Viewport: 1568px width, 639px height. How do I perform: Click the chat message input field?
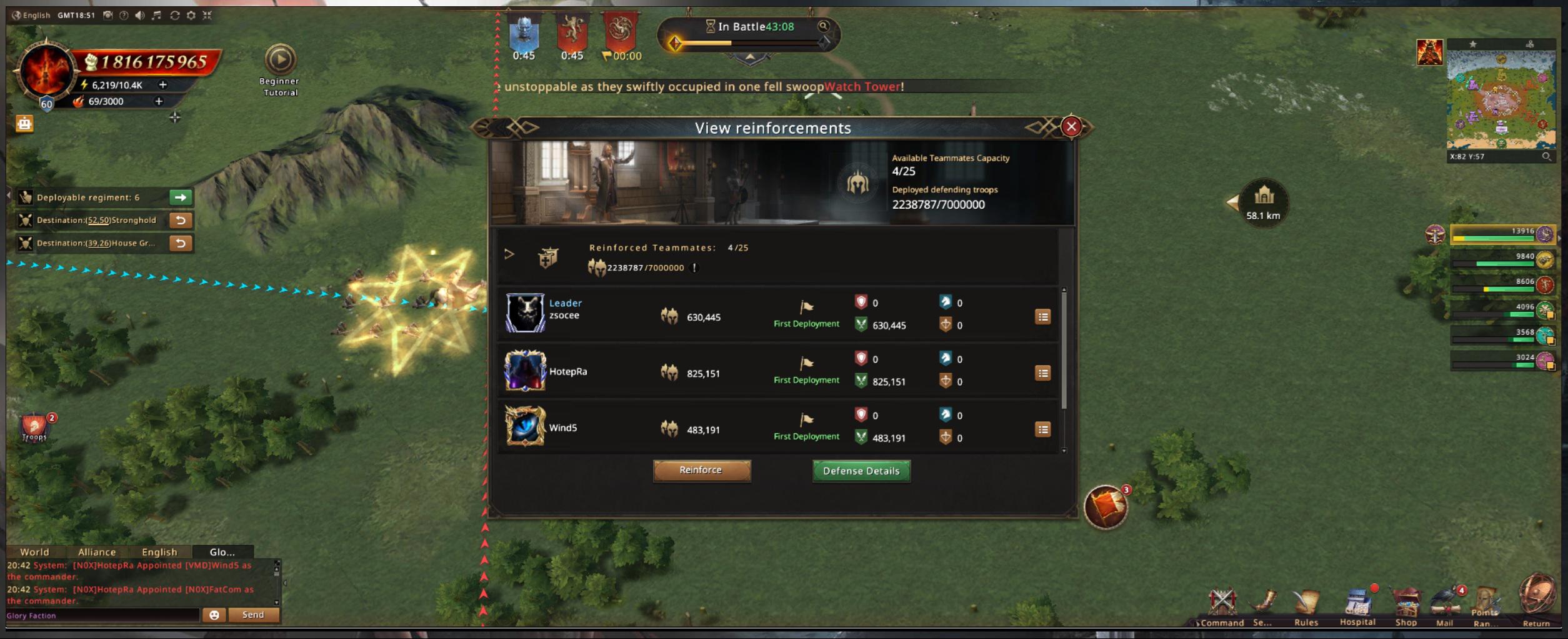[x=103, y=615]
